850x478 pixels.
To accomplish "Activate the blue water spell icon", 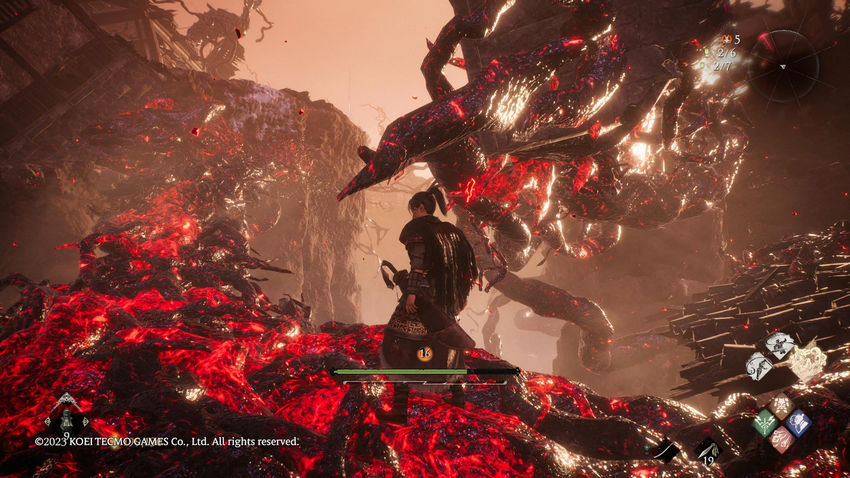I will [797, 422].
